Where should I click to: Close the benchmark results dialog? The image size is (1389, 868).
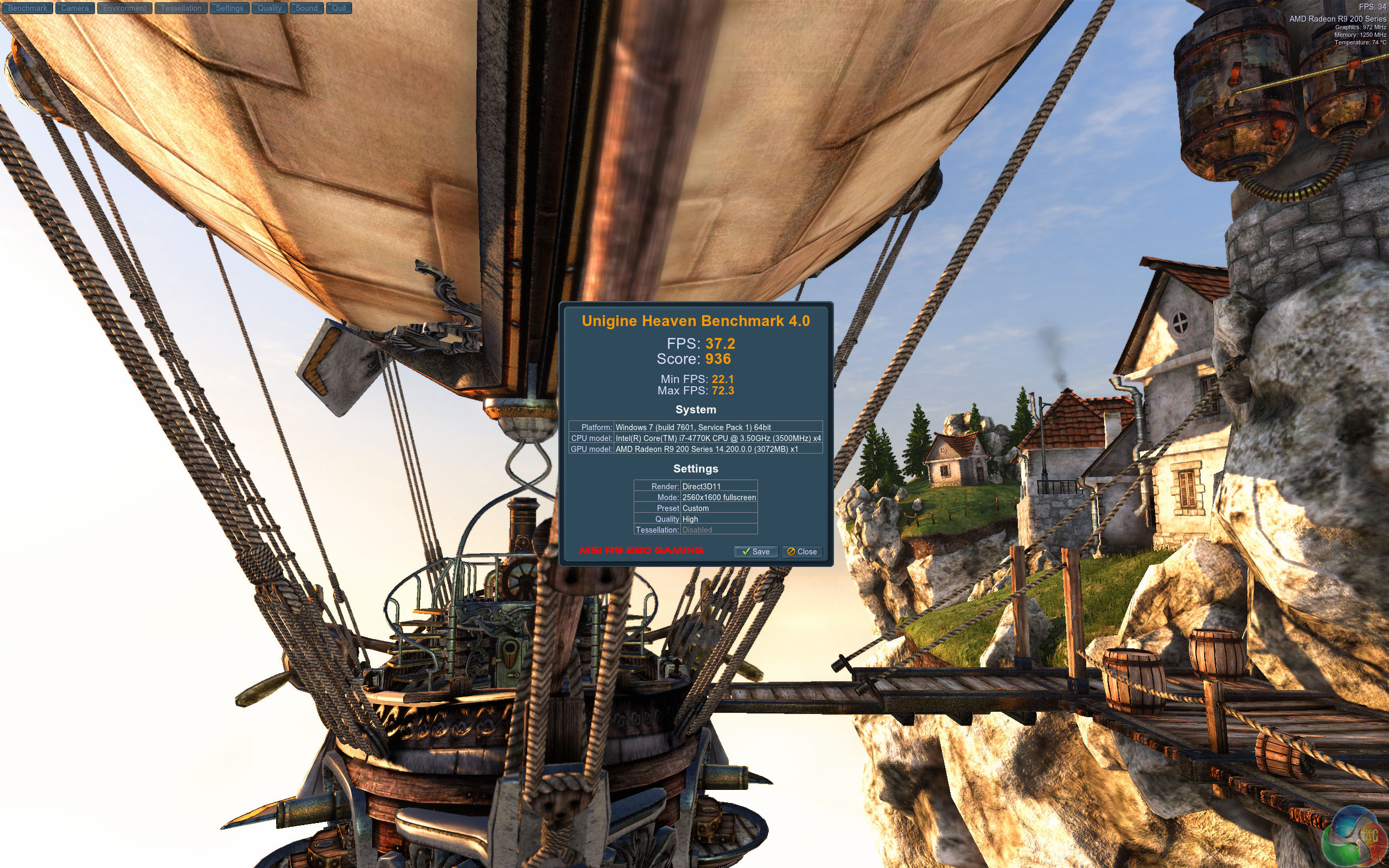[802, 552]
